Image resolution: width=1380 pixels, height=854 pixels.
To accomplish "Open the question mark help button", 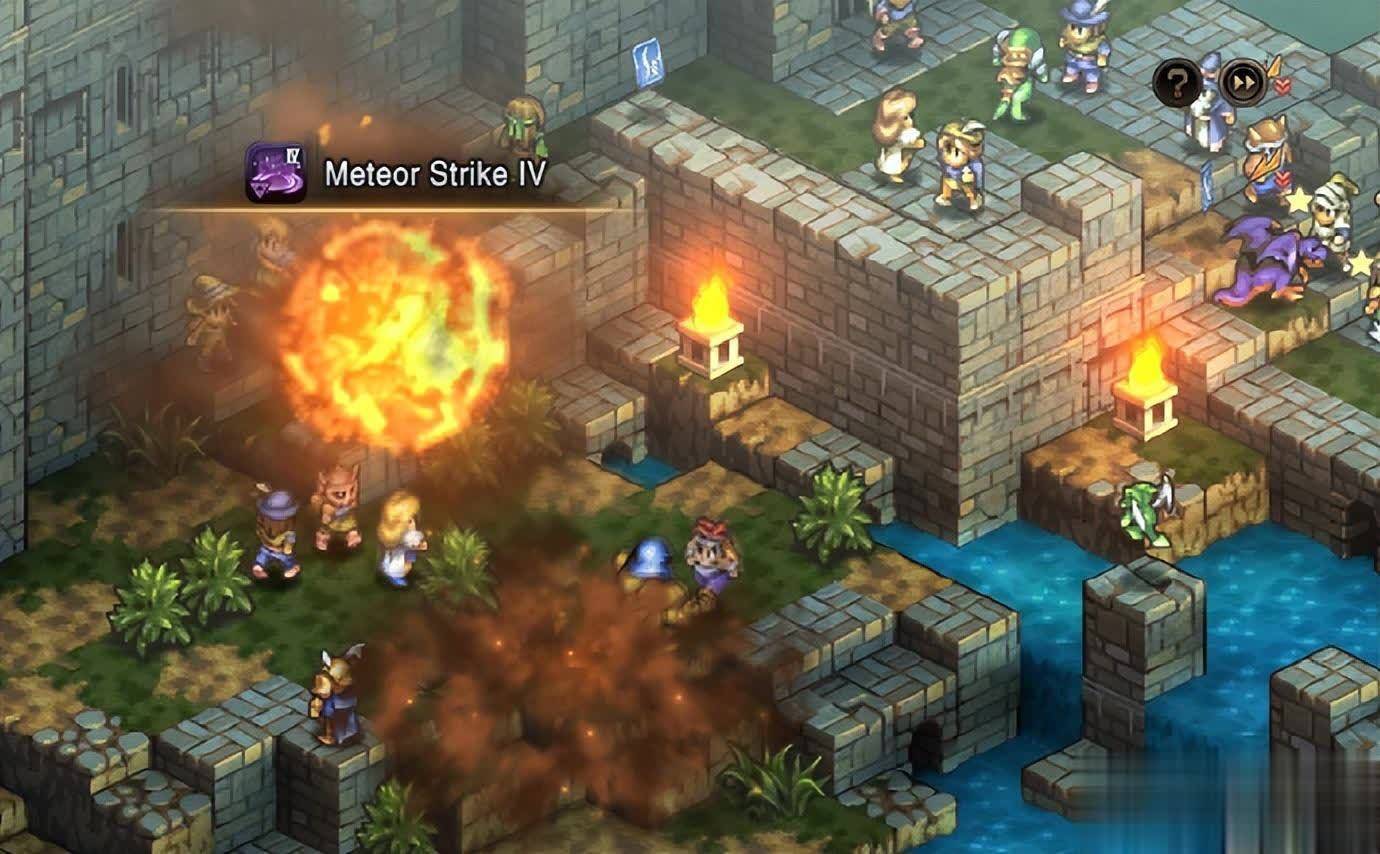I will click(x=1177, y=83).
